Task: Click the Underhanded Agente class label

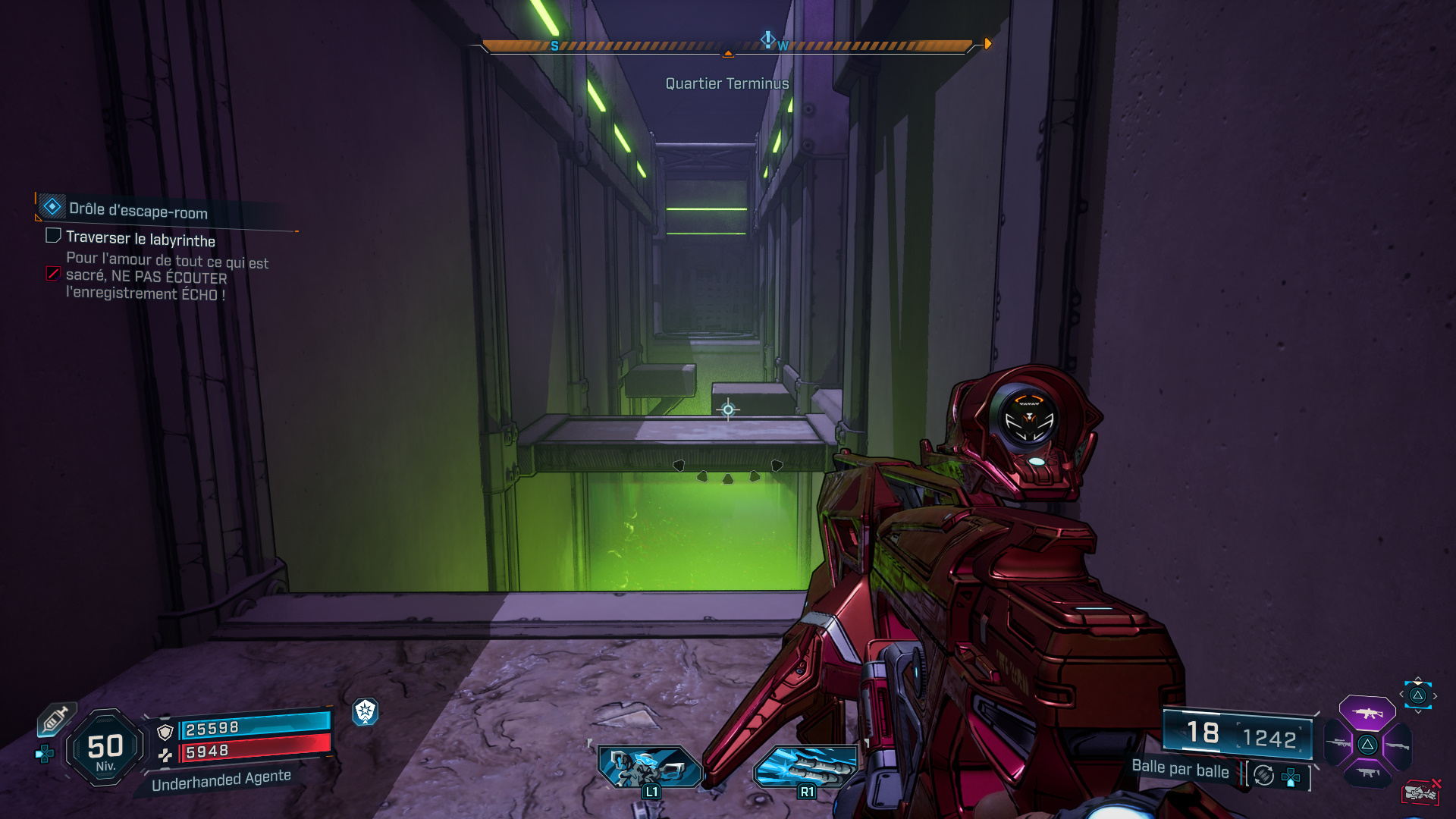Action: click(221, 780)
